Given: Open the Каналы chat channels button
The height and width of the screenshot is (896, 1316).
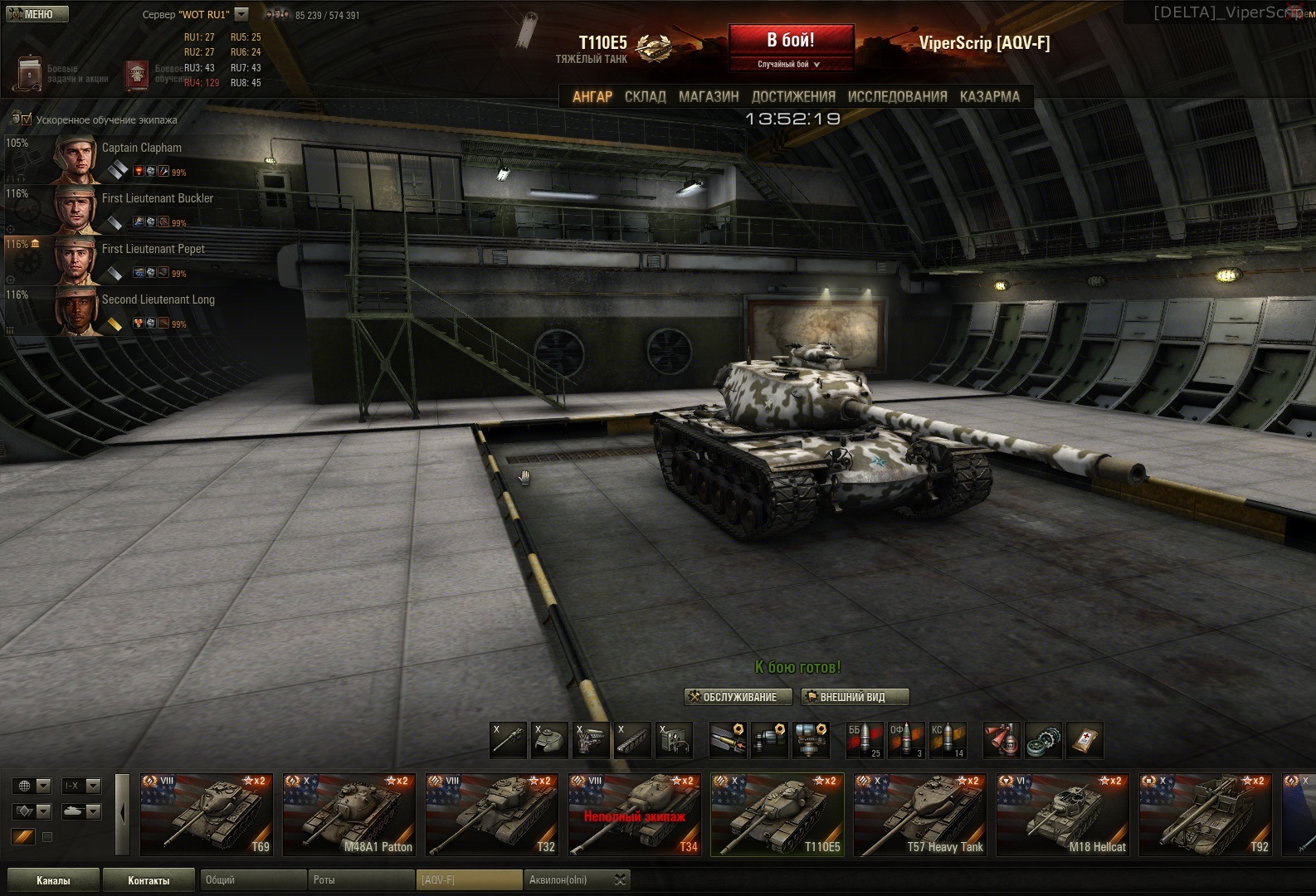Looking at the screenshot, I should [x=53, y=880].
